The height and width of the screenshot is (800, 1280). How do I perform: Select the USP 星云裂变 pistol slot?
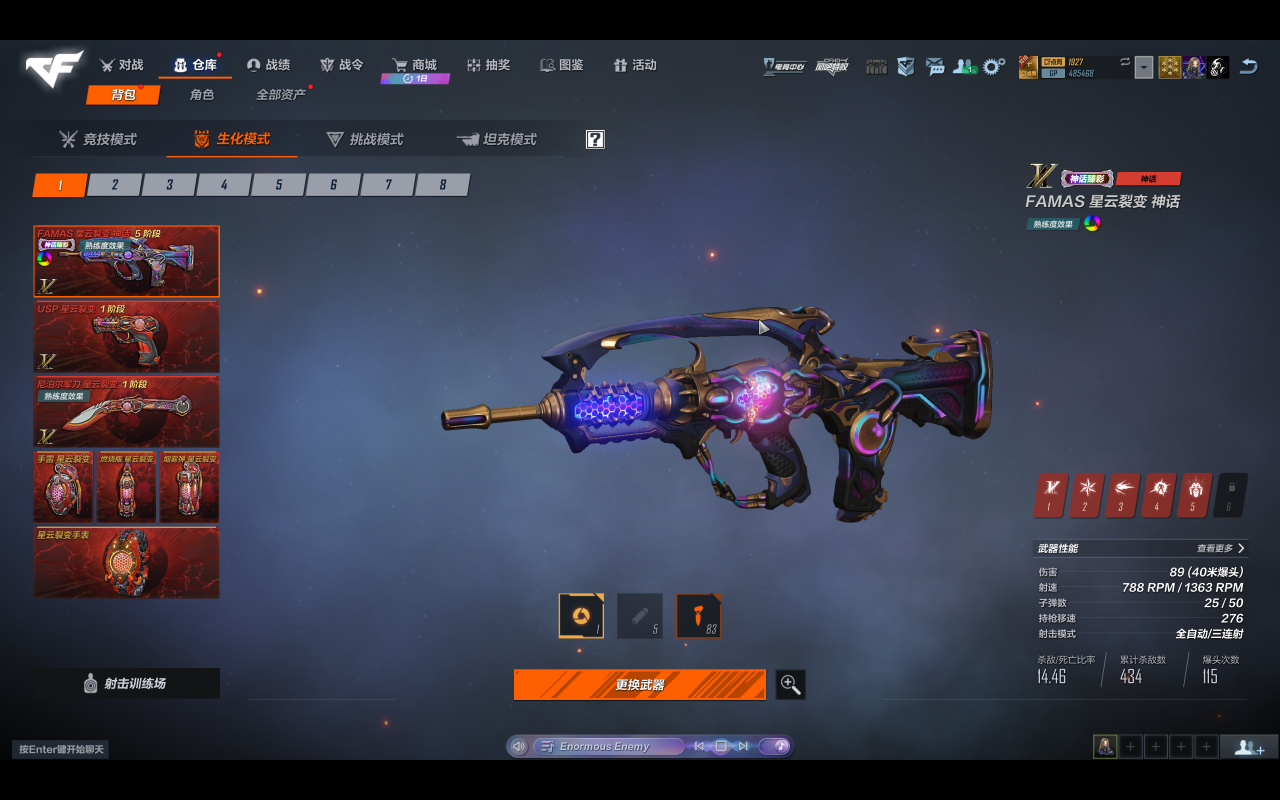point(127,336)
